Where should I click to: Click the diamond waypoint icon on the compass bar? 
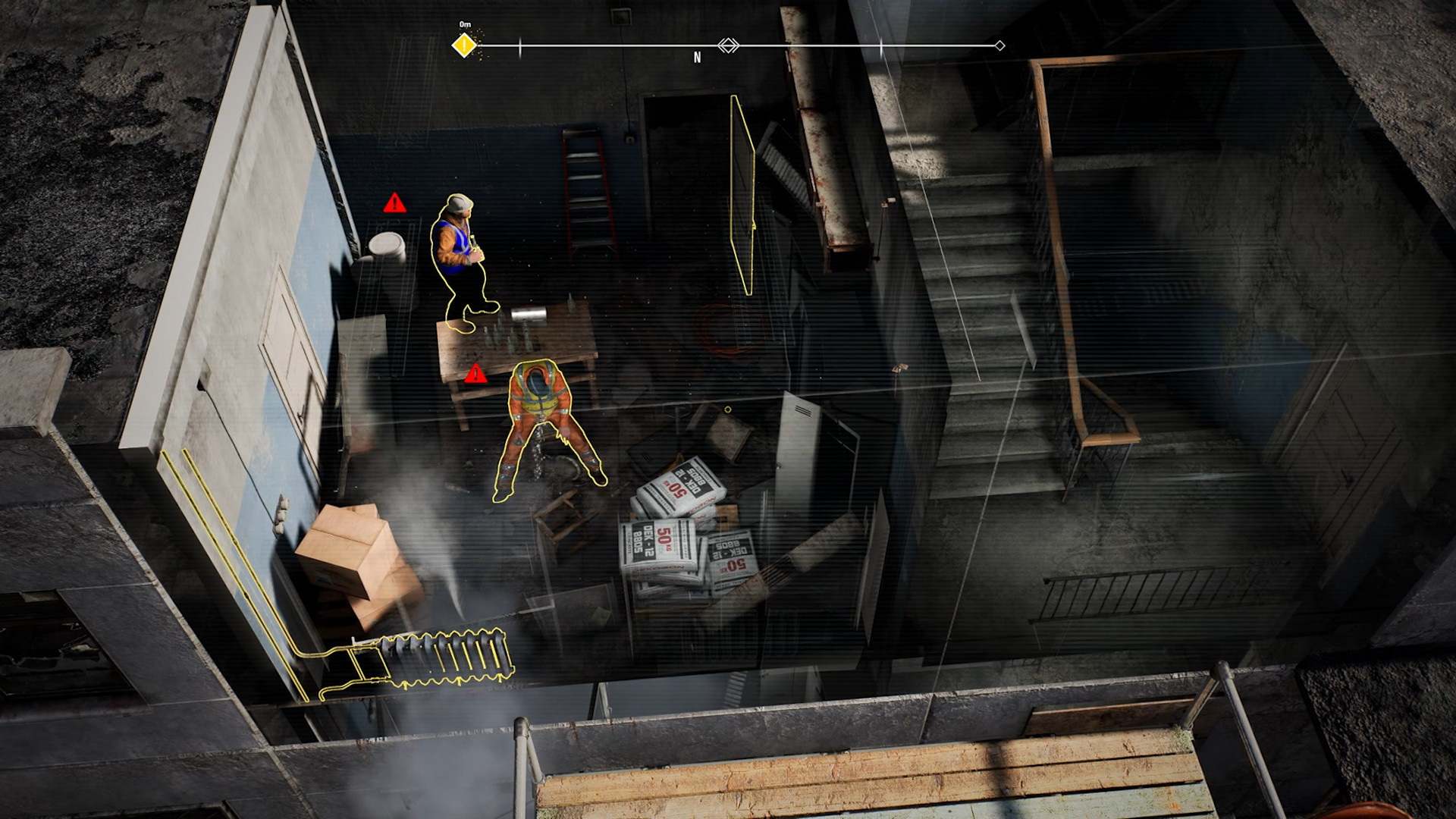coord(728,46)
